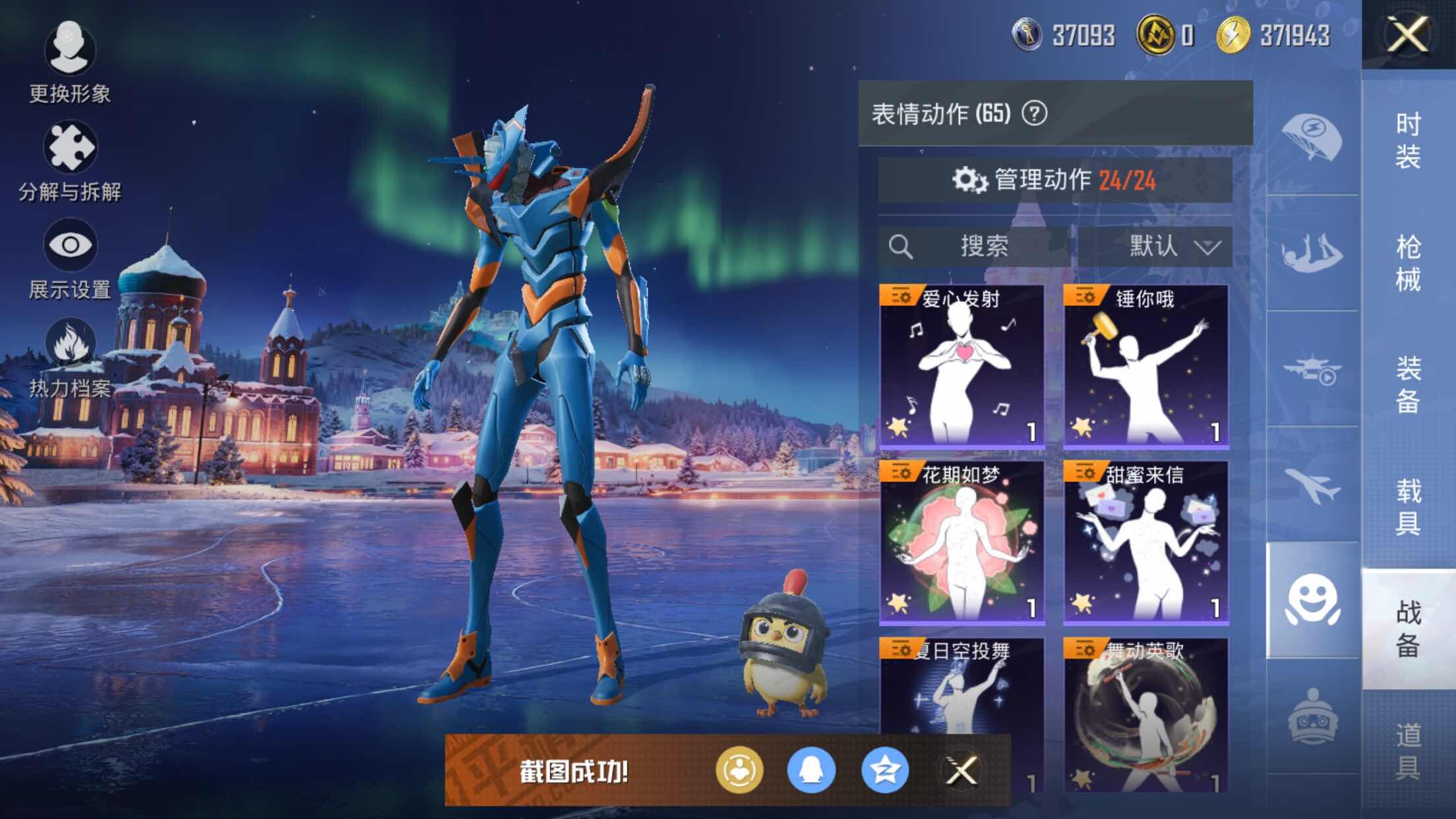Open the airplane skins category
This screenshot has width=1456, height=819.
click(x=1312, y=486)
